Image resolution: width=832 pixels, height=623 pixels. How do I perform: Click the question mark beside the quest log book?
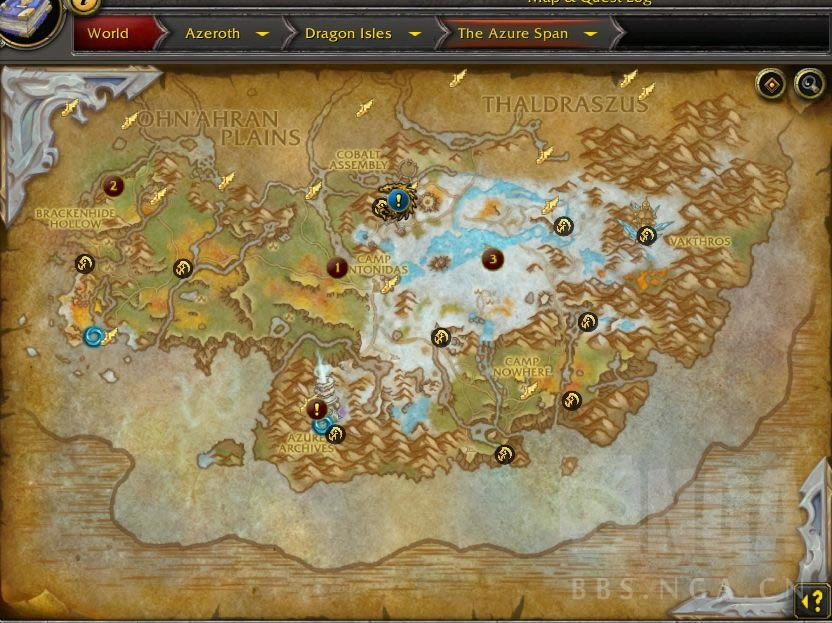click(84, 4)
